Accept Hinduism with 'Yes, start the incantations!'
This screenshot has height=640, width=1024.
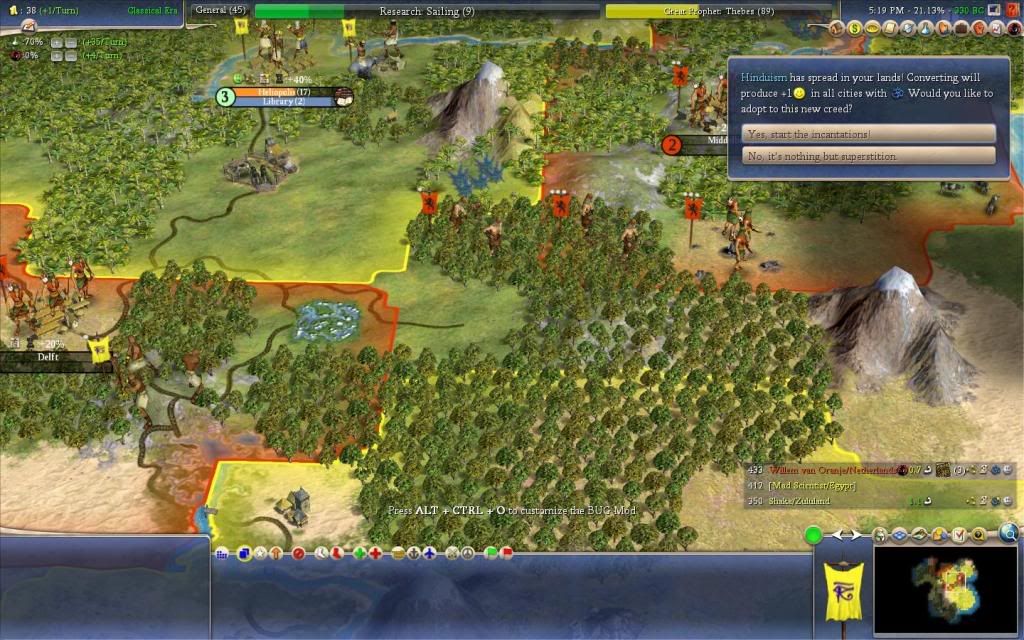coord(868,134)
